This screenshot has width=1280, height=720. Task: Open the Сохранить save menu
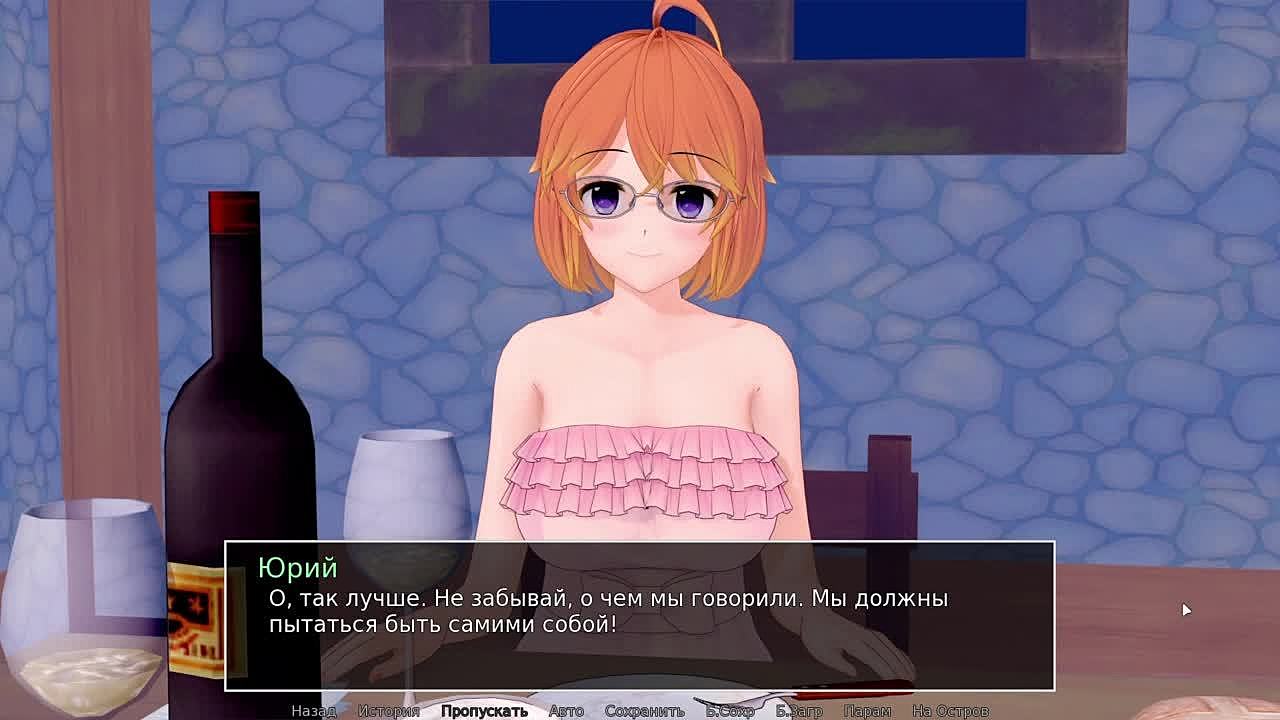point(644,711)
